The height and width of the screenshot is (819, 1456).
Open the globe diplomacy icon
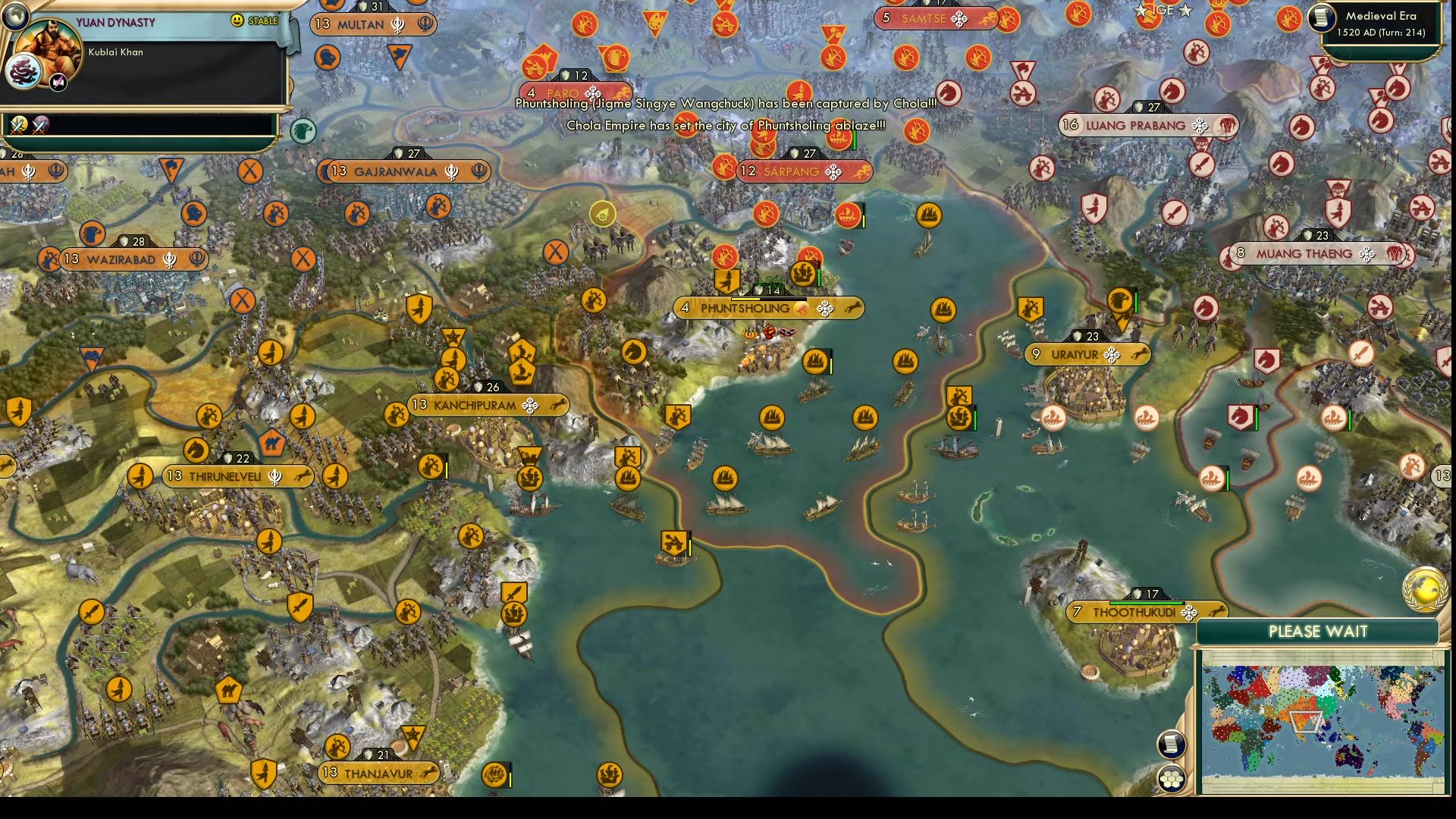point(15,16)
